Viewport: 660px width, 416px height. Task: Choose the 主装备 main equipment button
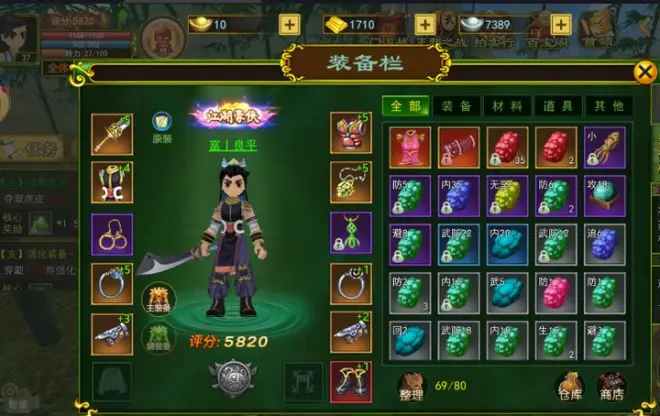pos(159,297)
